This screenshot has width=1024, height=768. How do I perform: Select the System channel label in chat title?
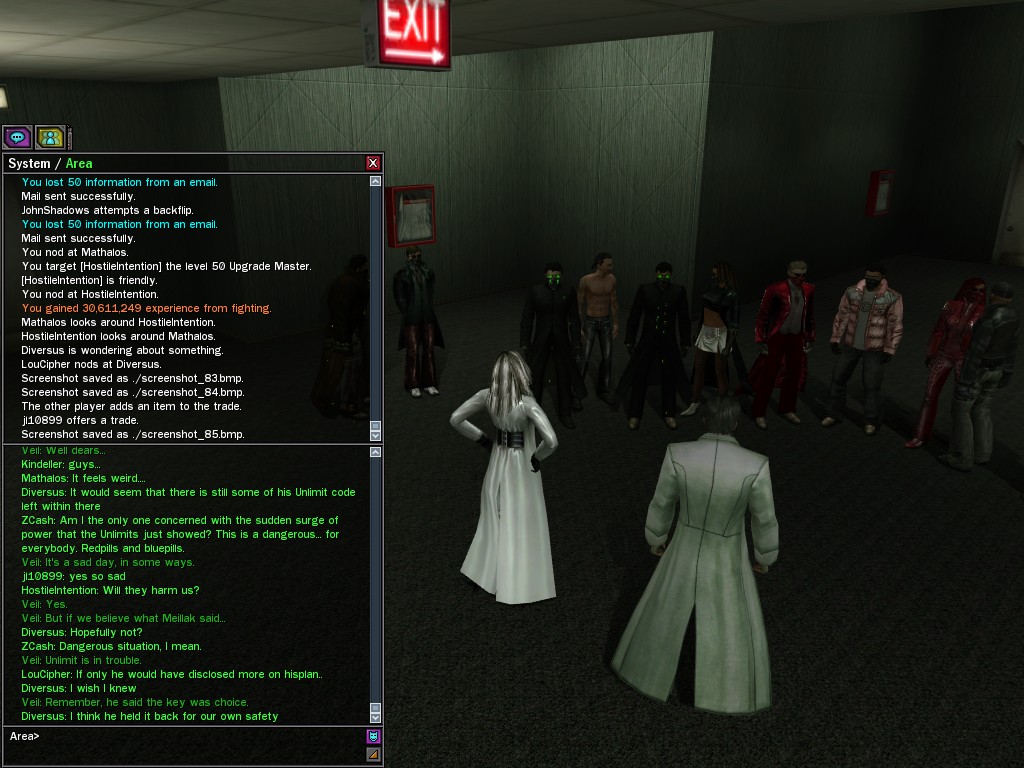point(29,163)
